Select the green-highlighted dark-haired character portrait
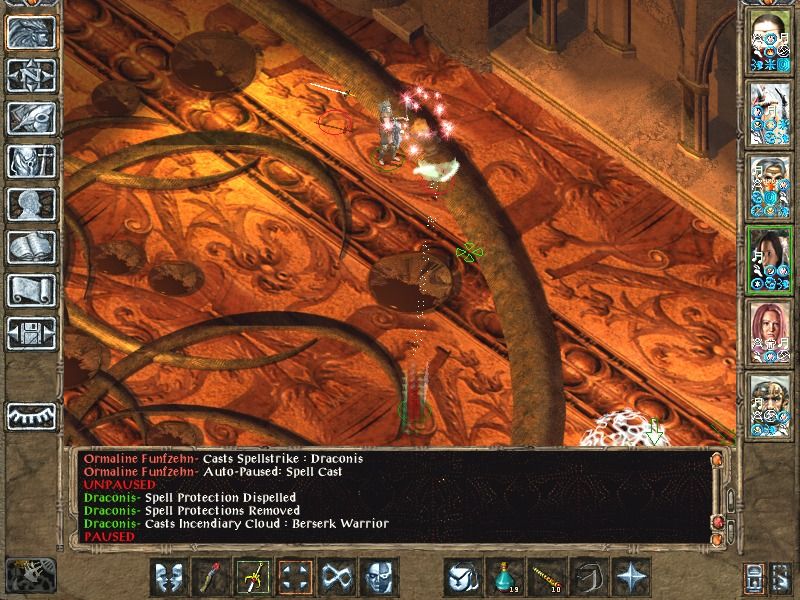 coord(770,258)
